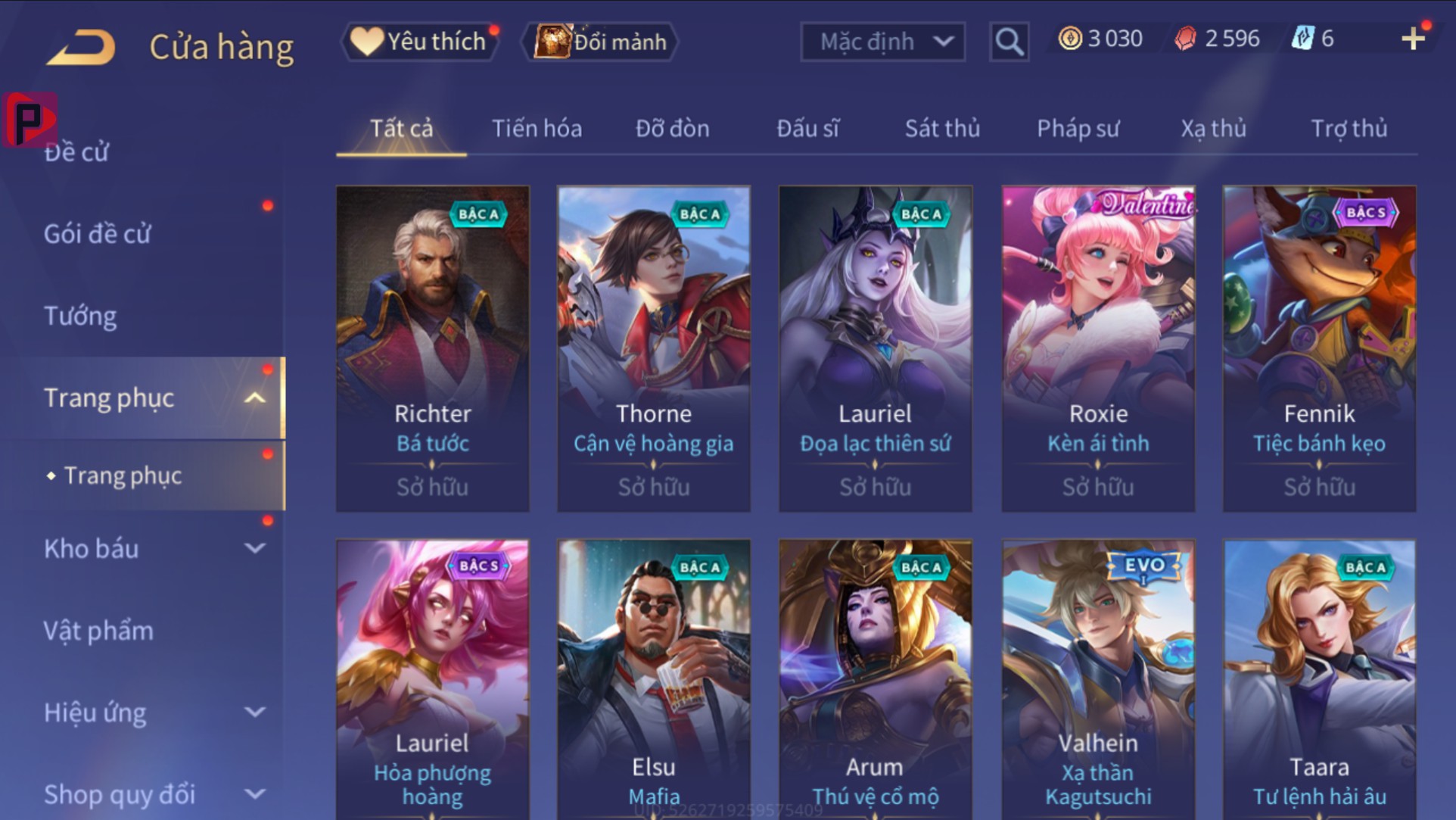1456x820 pixels.
Task: Open the Tướng heroes section
Action: pyautogui.click(x=80, y=316)
